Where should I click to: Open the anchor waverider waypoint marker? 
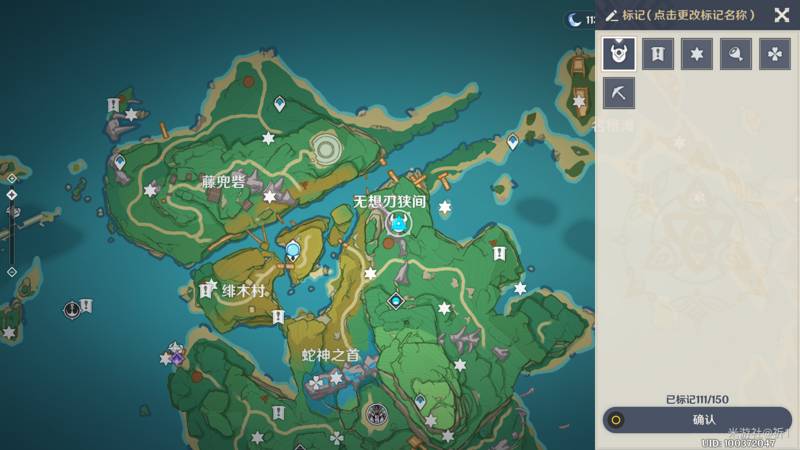[x=72, y=310]
